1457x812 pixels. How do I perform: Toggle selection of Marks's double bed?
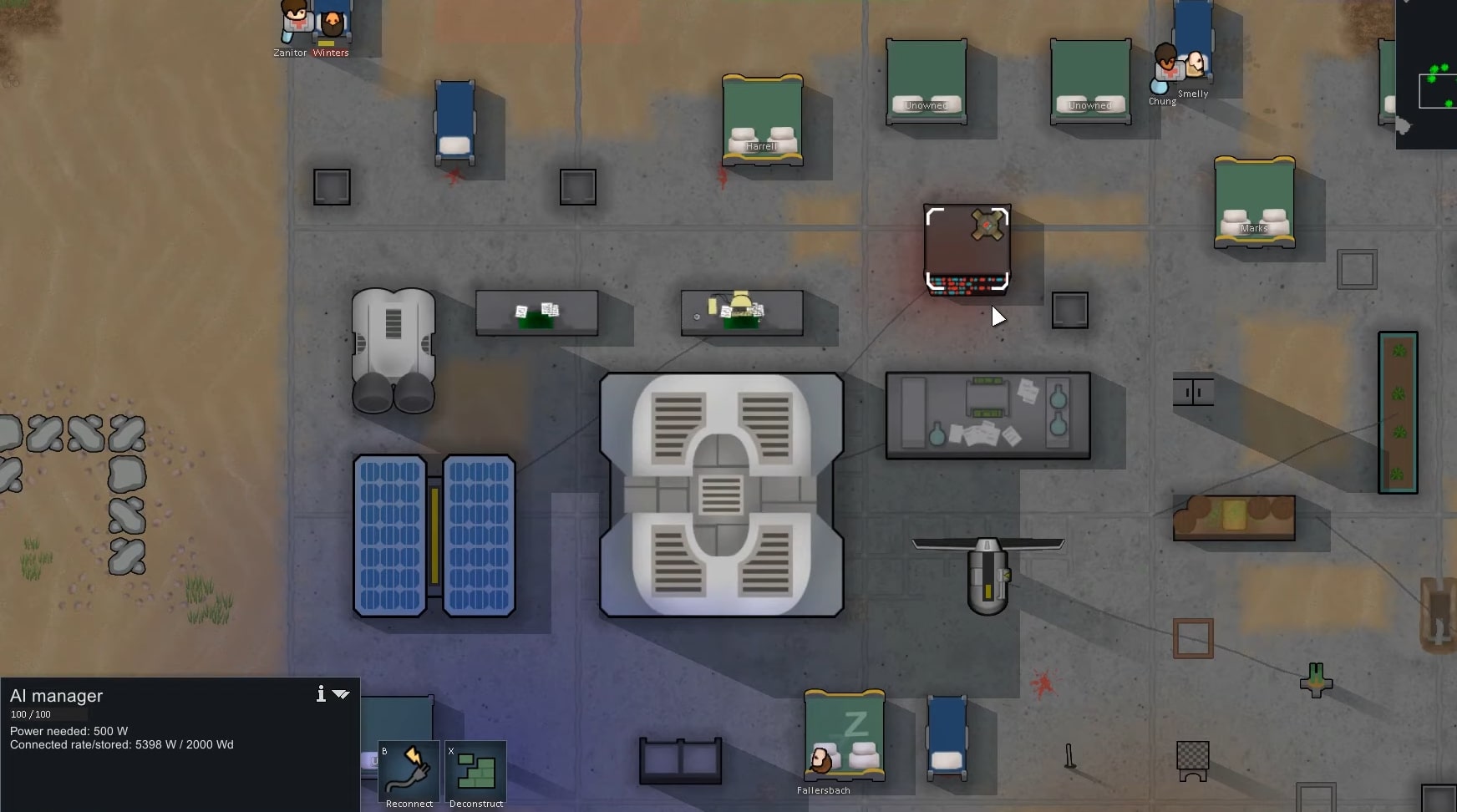[1256, 203]
